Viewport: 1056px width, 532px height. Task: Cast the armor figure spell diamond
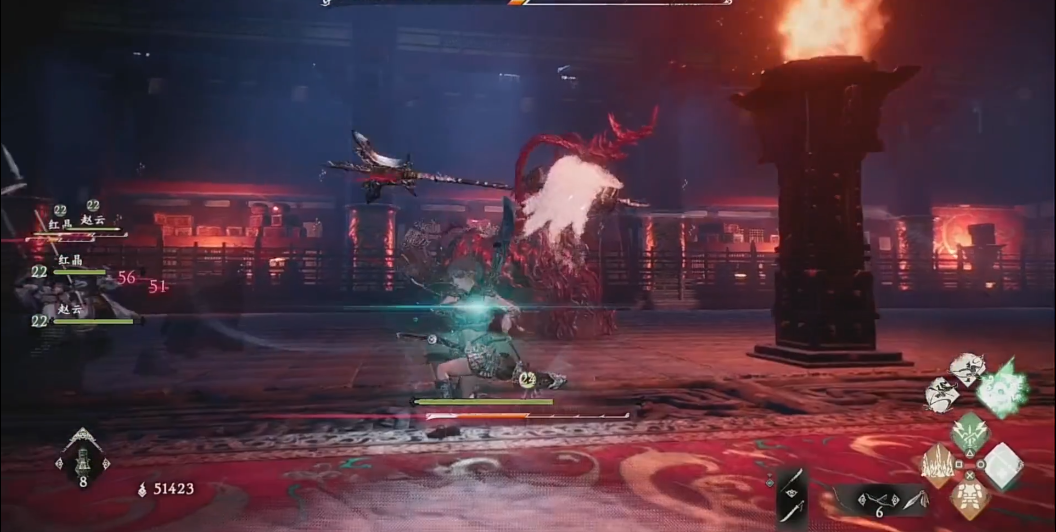[969, 498]
